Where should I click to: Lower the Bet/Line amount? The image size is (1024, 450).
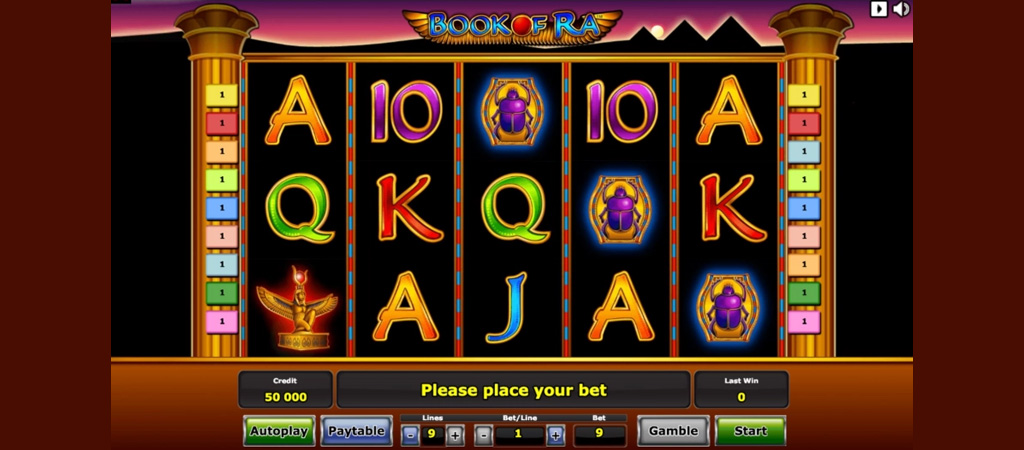pyautogui.click(x=484, y=435)
